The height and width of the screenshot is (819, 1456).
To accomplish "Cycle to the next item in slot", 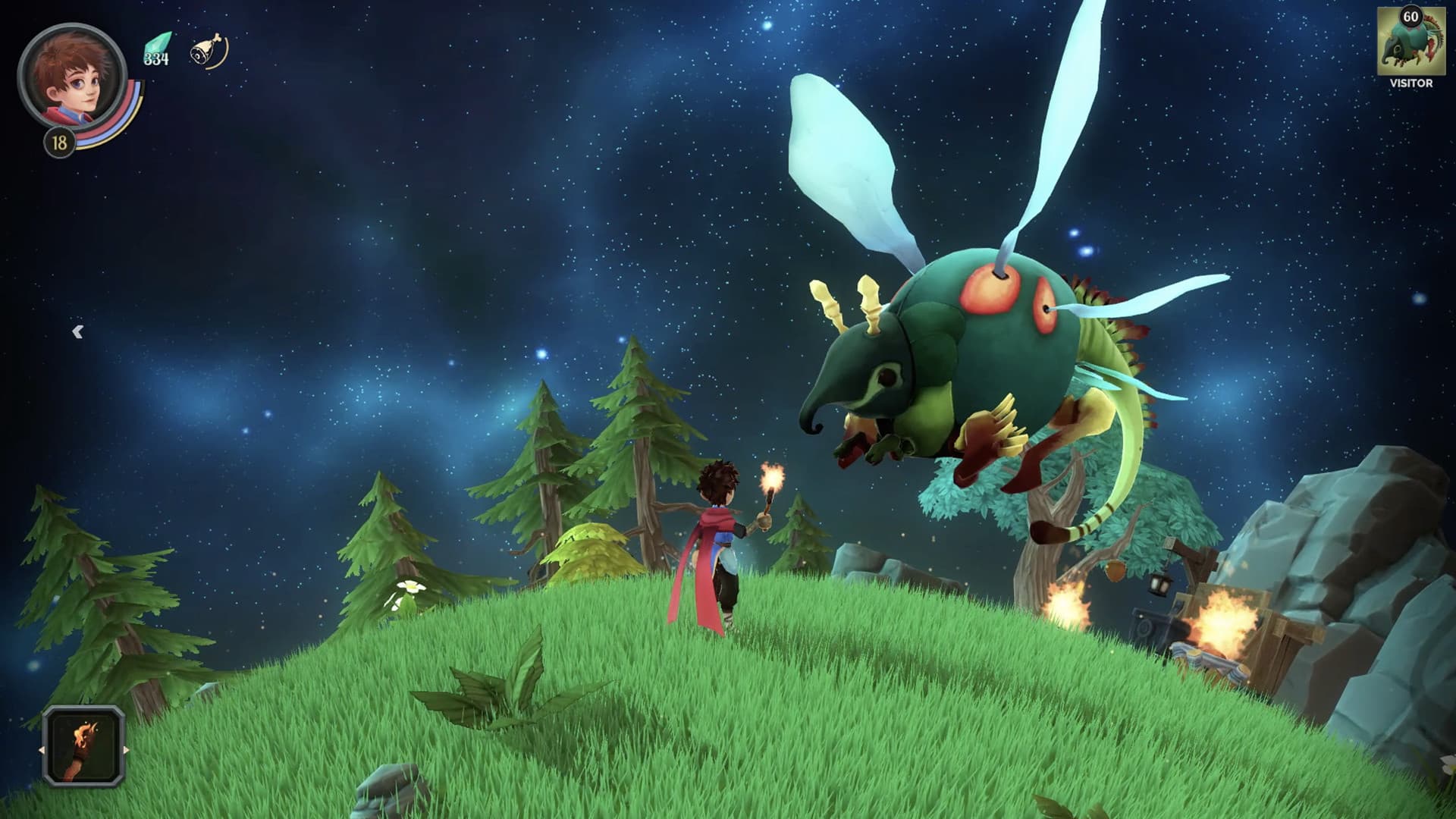I will click(126, 750).
